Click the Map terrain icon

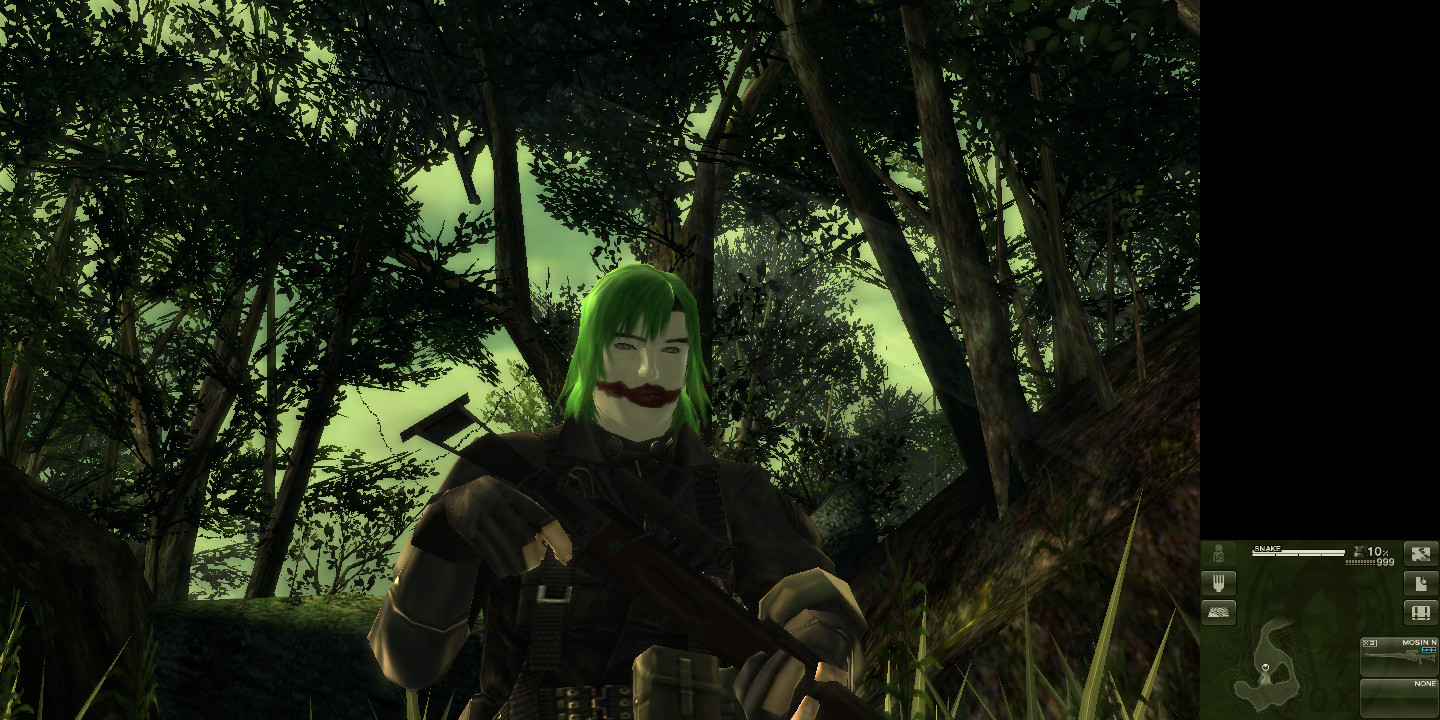click(x=1218, y=612)
